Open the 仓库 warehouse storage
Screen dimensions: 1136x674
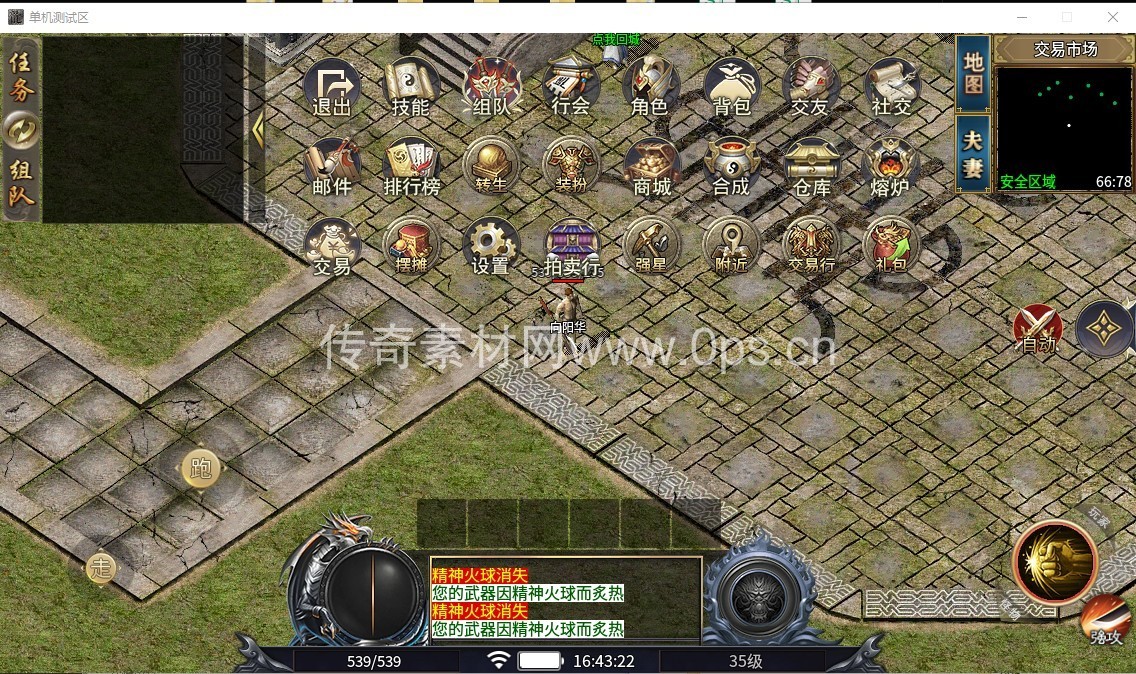tap(811, 167)
